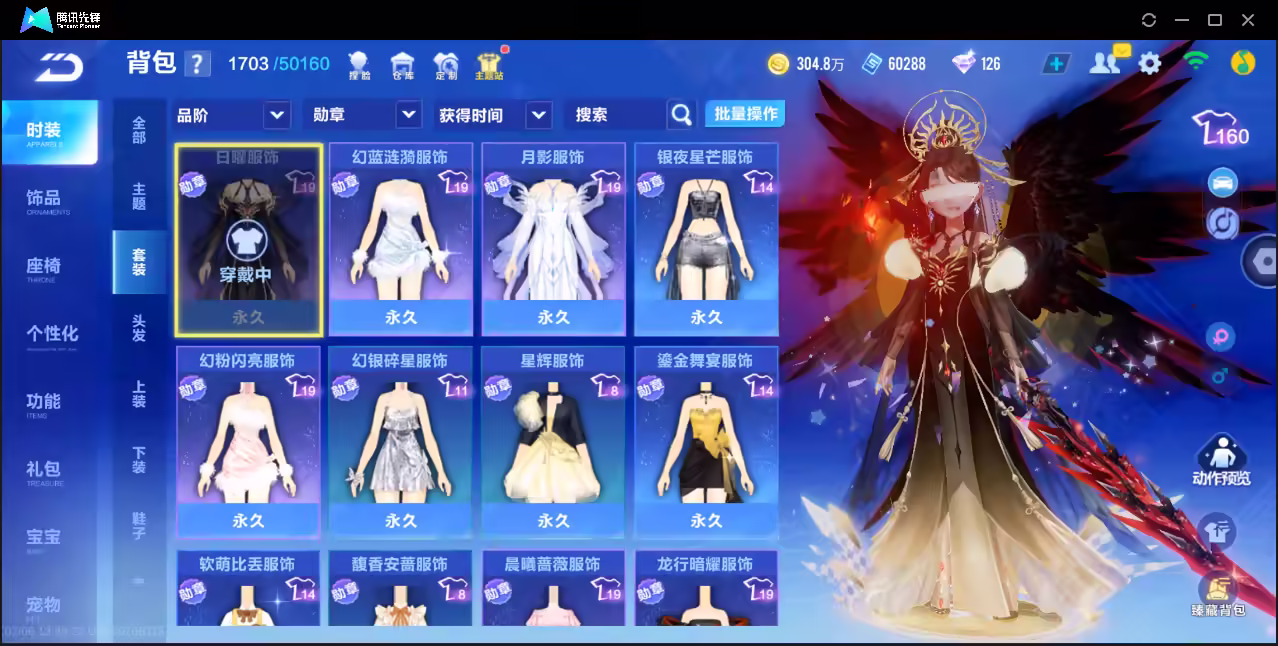Maximize the emulator window
Image resolution: width=1278 pixels, height=646 pixels.
point(1215,20)
